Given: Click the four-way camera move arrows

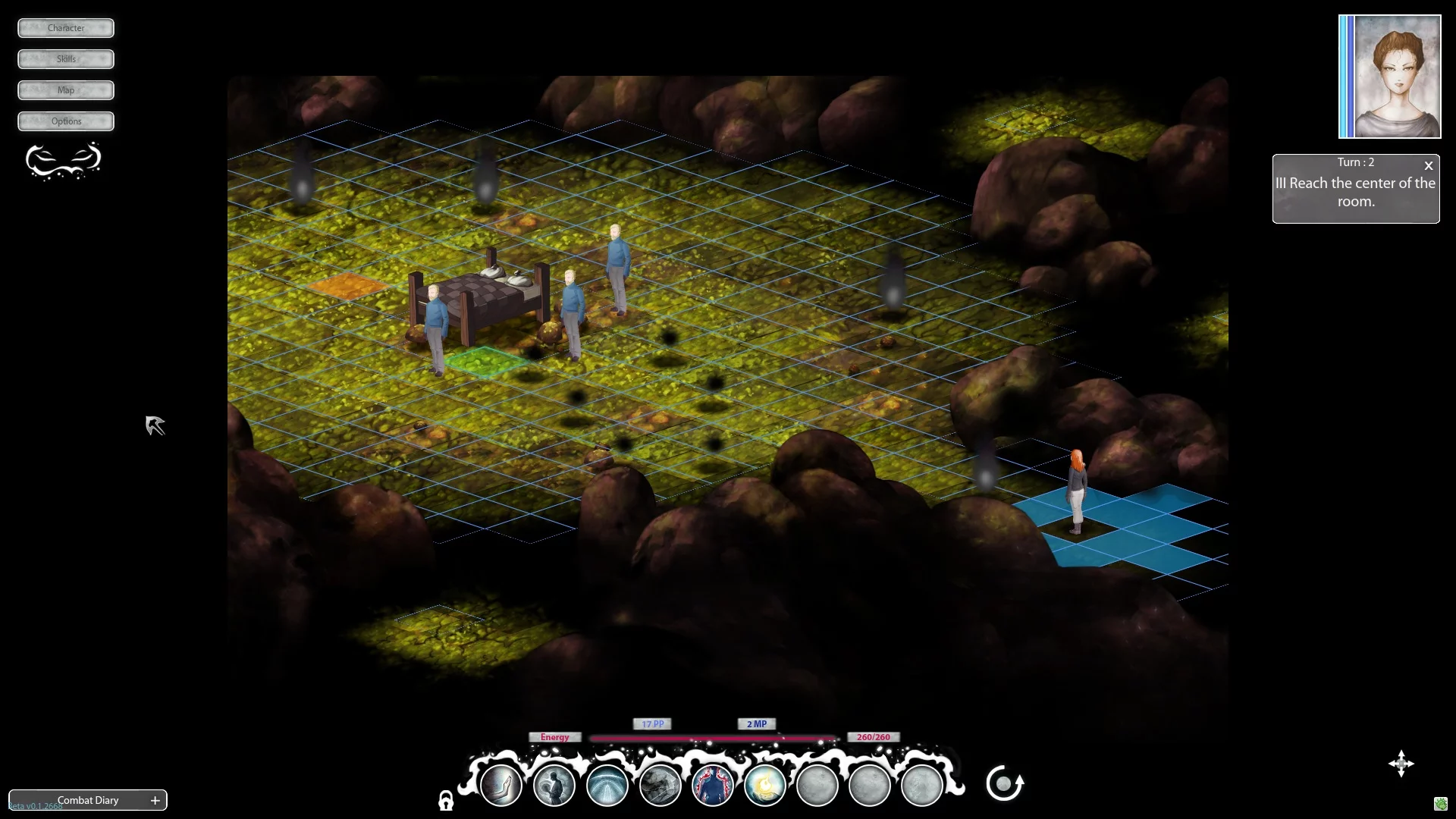Looking at the screenshot, I should [x=1401, y=764].
